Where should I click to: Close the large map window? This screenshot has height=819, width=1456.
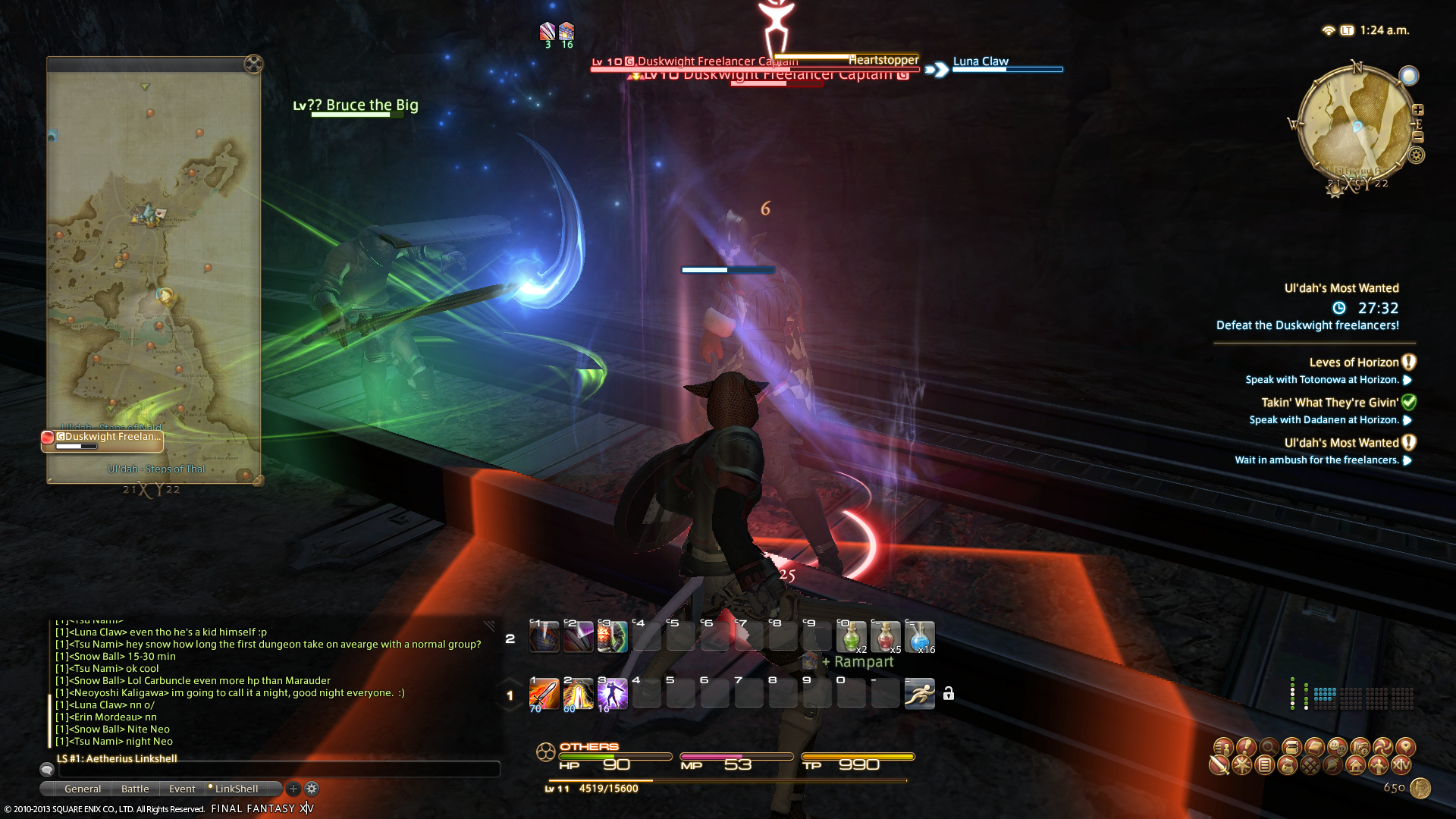(253, 64)
